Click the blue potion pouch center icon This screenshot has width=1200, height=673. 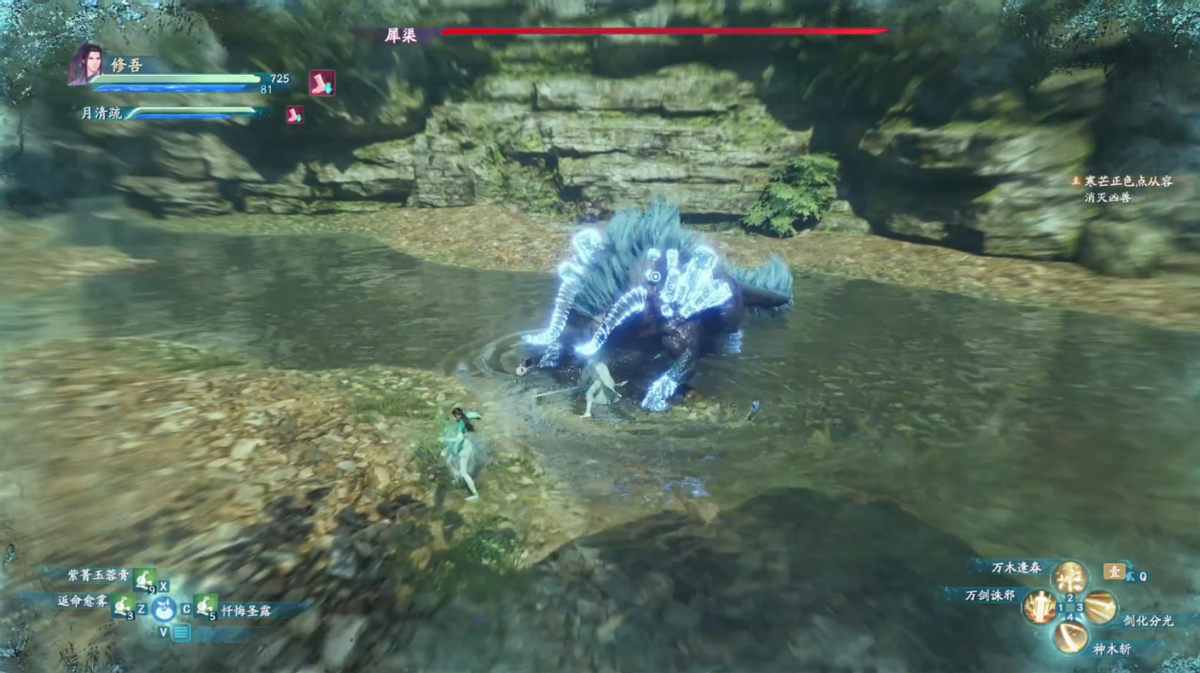[x=164, y=607]
